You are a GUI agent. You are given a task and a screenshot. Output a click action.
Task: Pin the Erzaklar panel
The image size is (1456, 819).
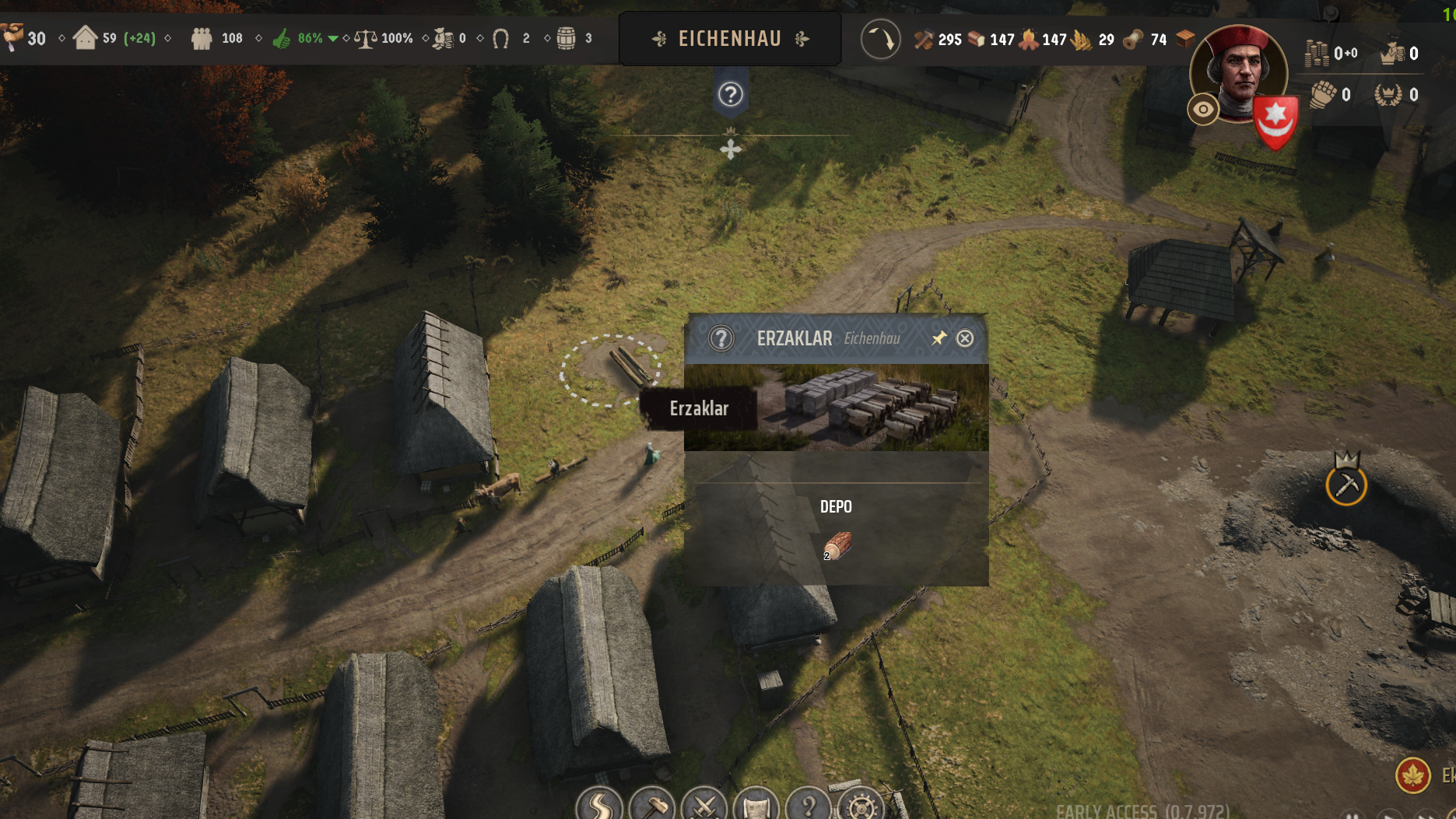point(939,338)
